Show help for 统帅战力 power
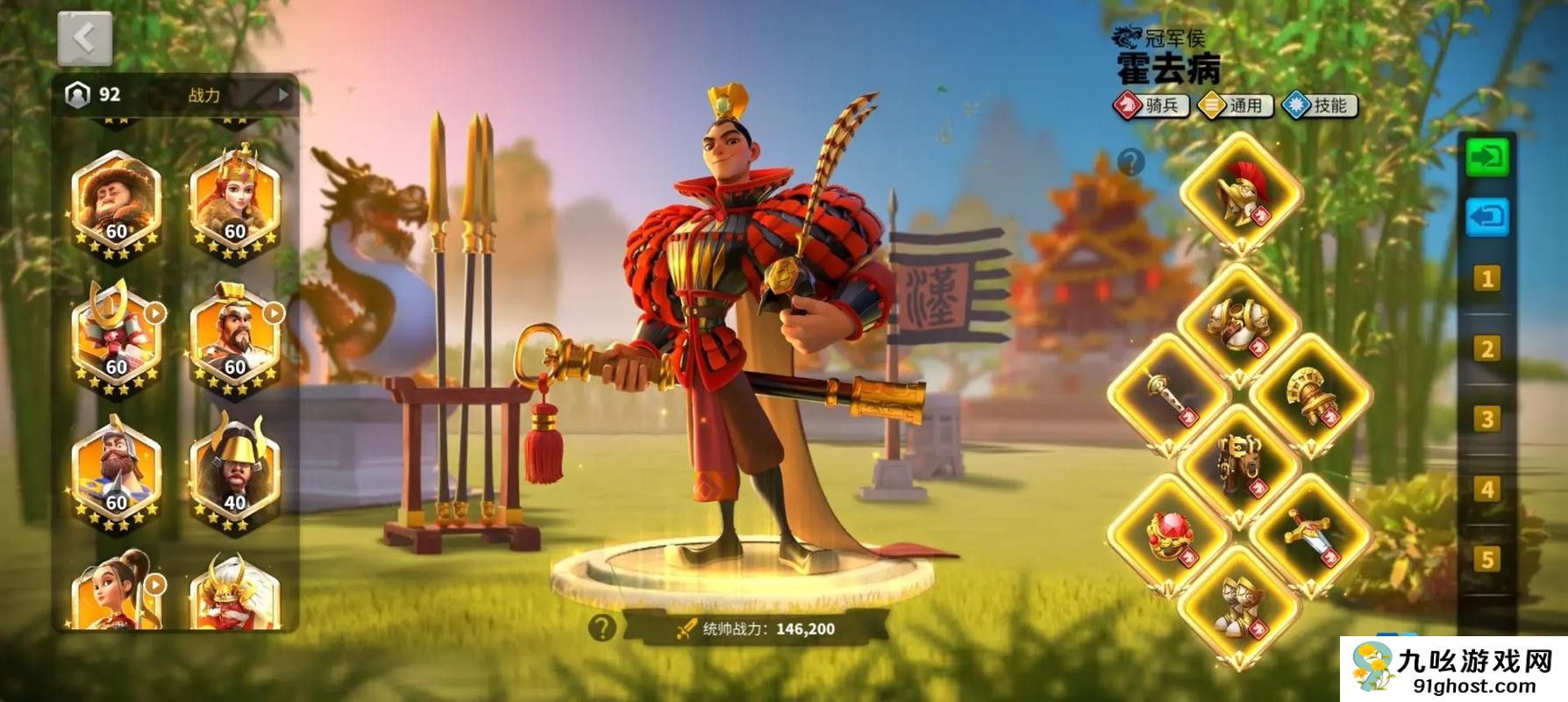1568x702 pixels. click(602, 627)
